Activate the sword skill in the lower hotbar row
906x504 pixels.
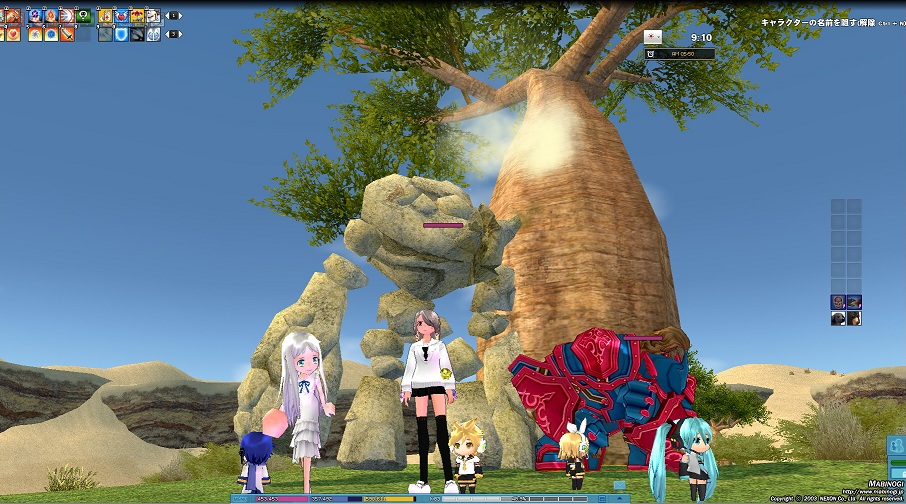point(67,34)
